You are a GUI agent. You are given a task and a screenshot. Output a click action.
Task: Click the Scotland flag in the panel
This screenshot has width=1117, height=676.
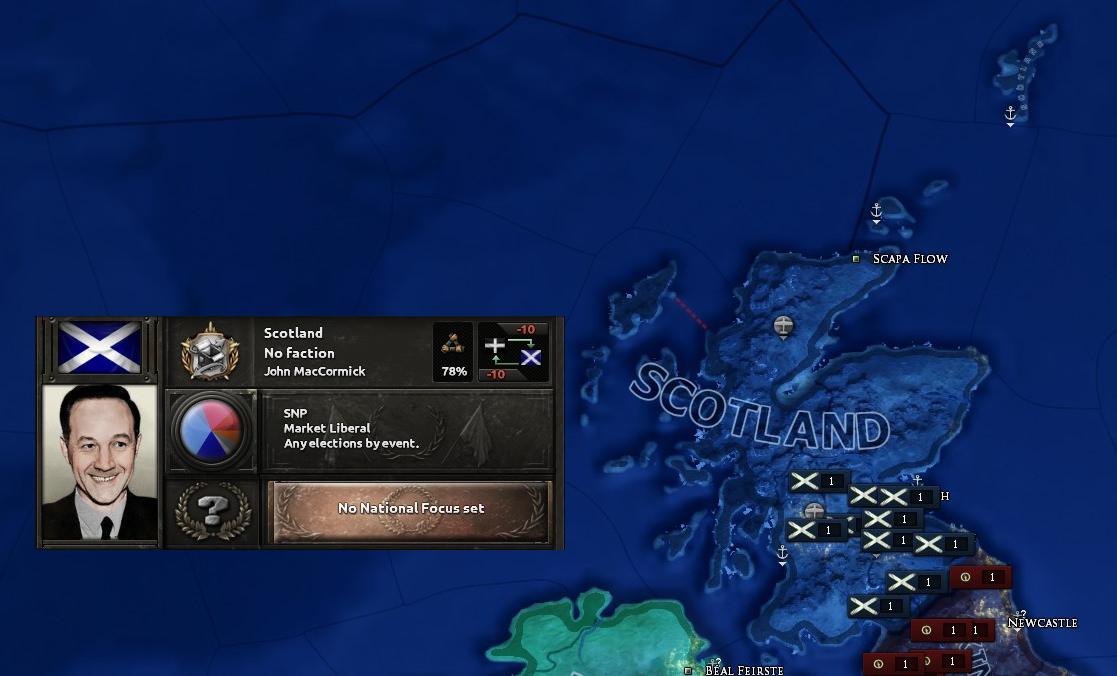[x=100, y=348]
